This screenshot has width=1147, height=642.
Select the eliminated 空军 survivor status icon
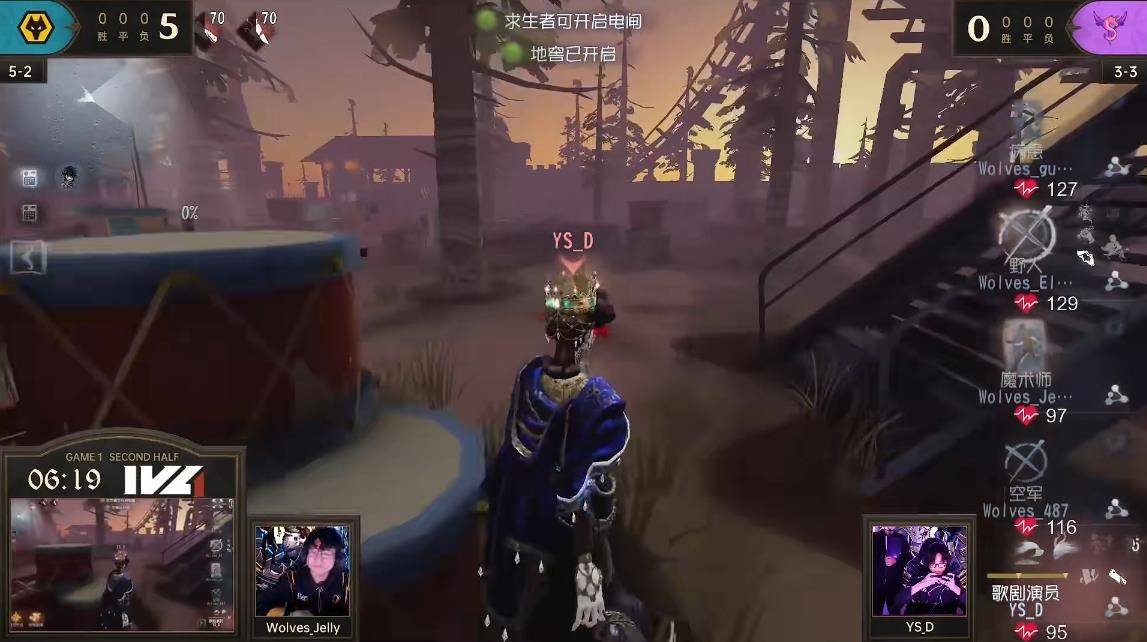pos(1026,460)
